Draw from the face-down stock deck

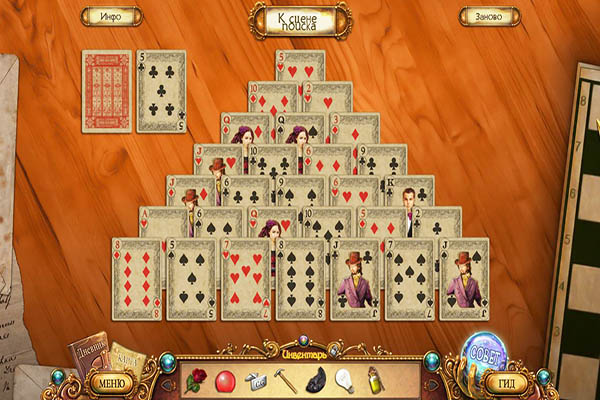click(106, 91)
